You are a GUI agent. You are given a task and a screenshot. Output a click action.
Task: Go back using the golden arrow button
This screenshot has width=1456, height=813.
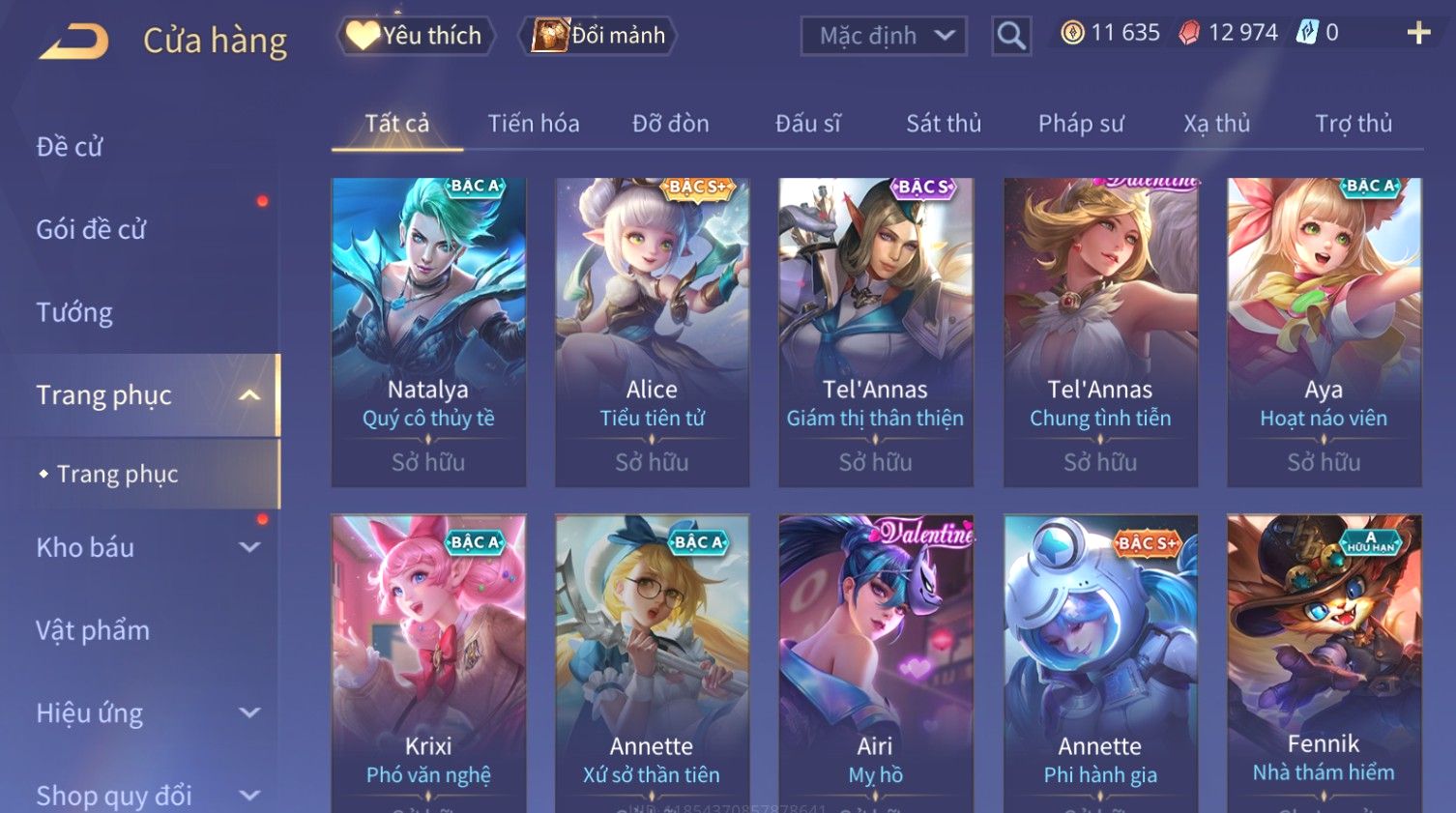tap(74, 41)
